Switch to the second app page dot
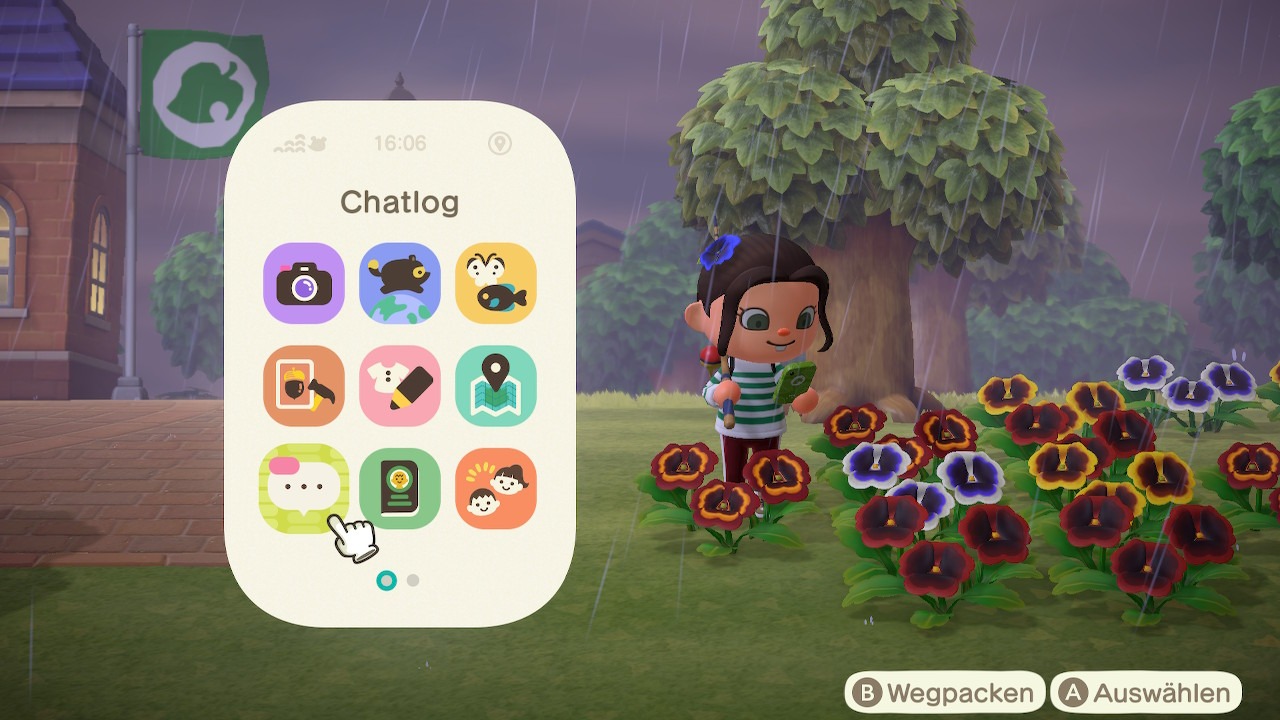1280x720 pixels. [x=413, y=580]
